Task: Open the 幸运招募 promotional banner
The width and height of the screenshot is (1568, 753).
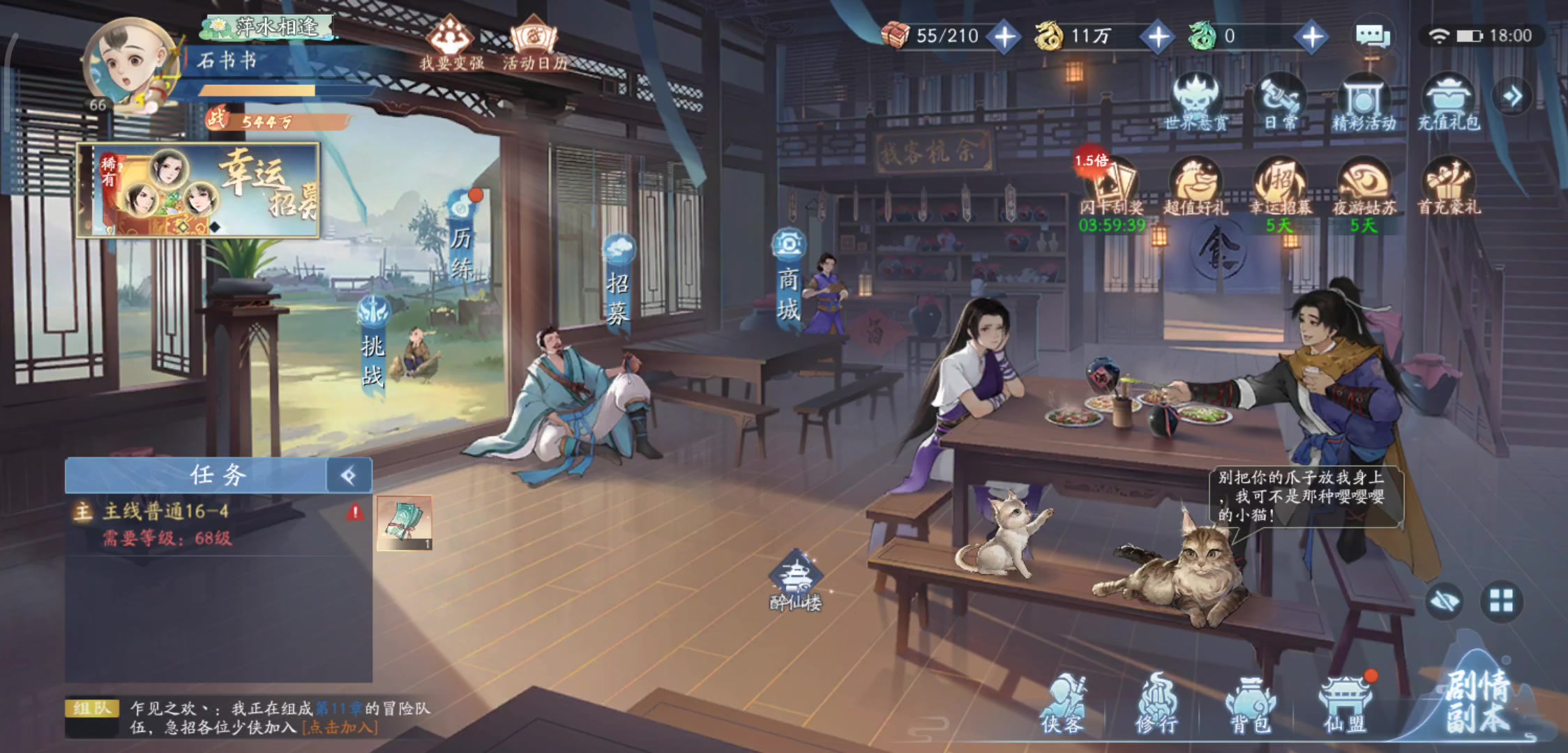Action: point(199,190)
